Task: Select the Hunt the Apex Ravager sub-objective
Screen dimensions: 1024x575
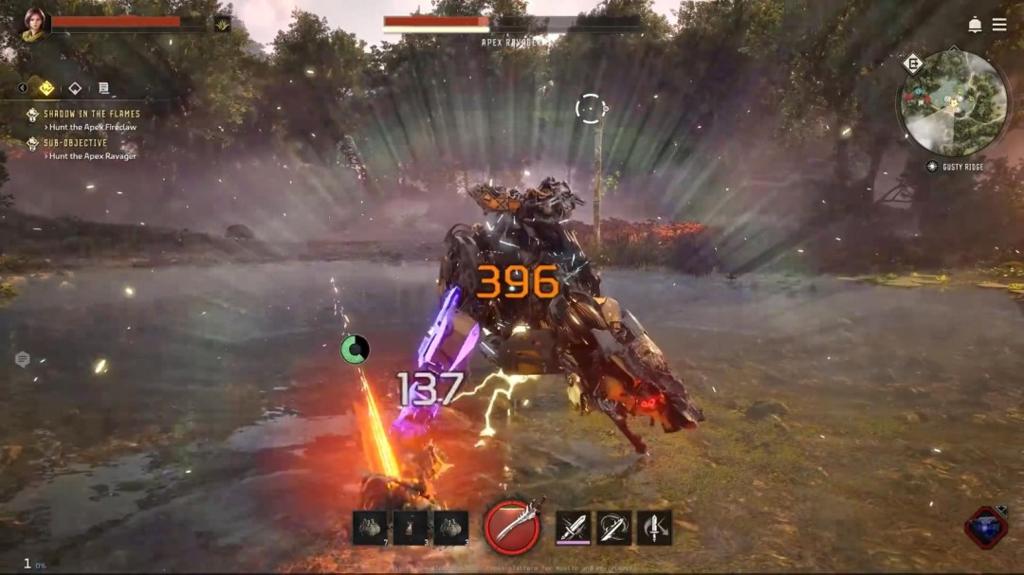Action: pos(92,156)
